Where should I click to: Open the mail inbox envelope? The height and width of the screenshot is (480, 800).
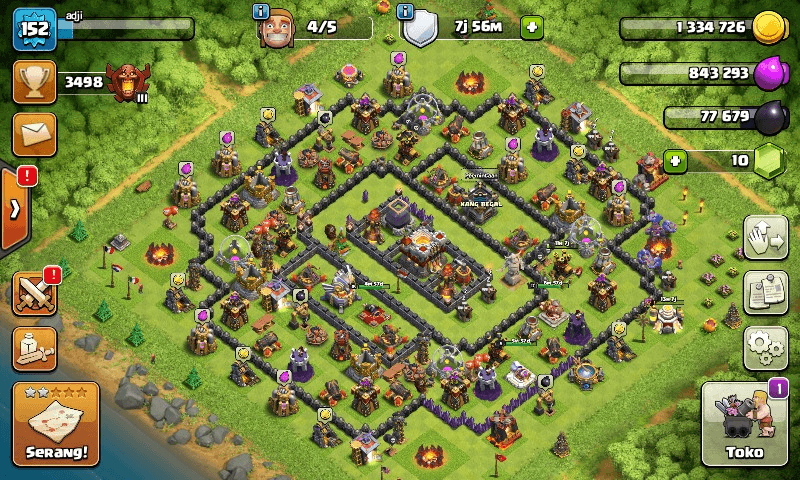pyautogui.click(x=33, y=134)
